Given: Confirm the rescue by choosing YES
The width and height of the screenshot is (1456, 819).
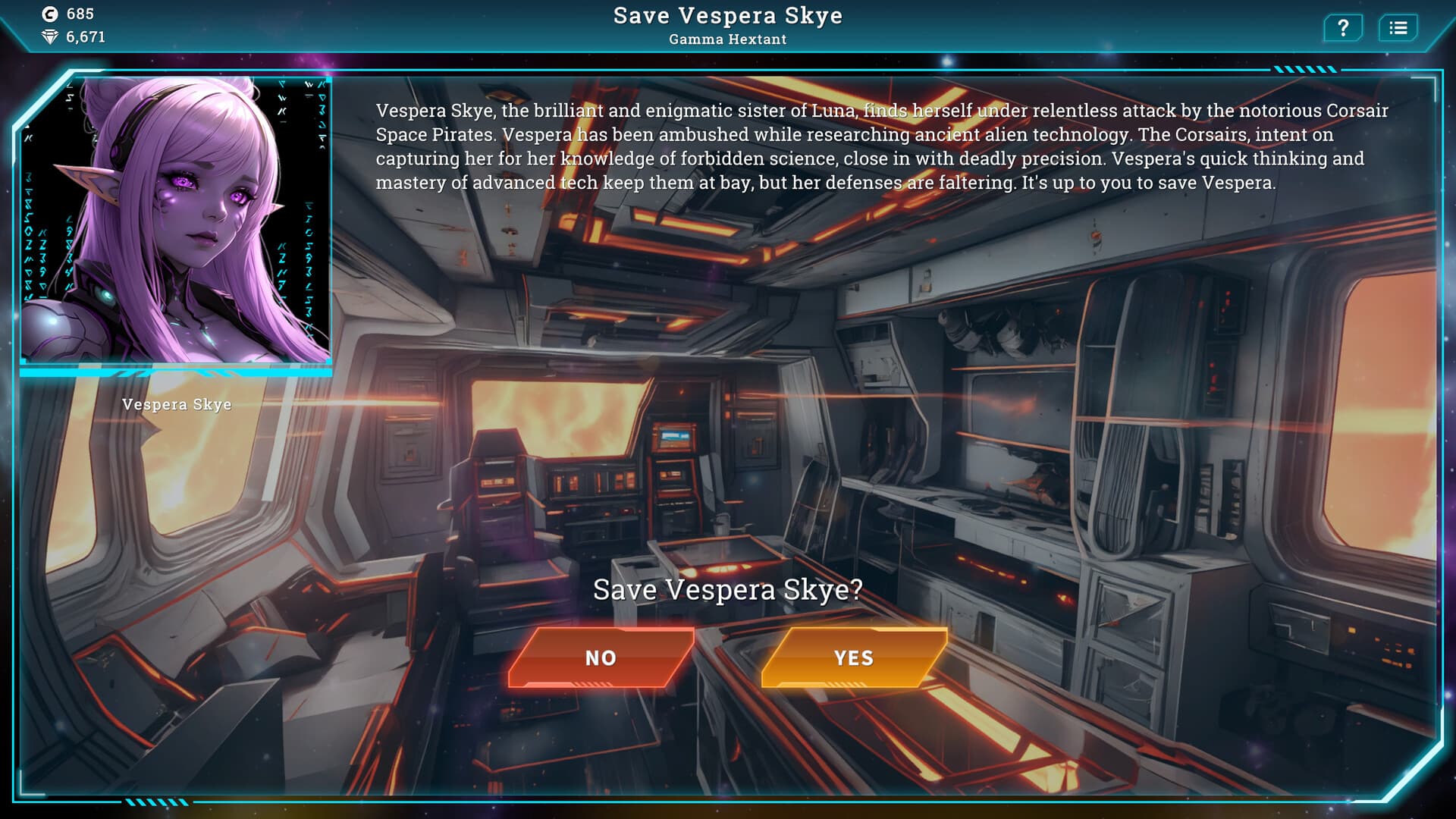Looking at the screenshot, I should click(x=853, y=658).
